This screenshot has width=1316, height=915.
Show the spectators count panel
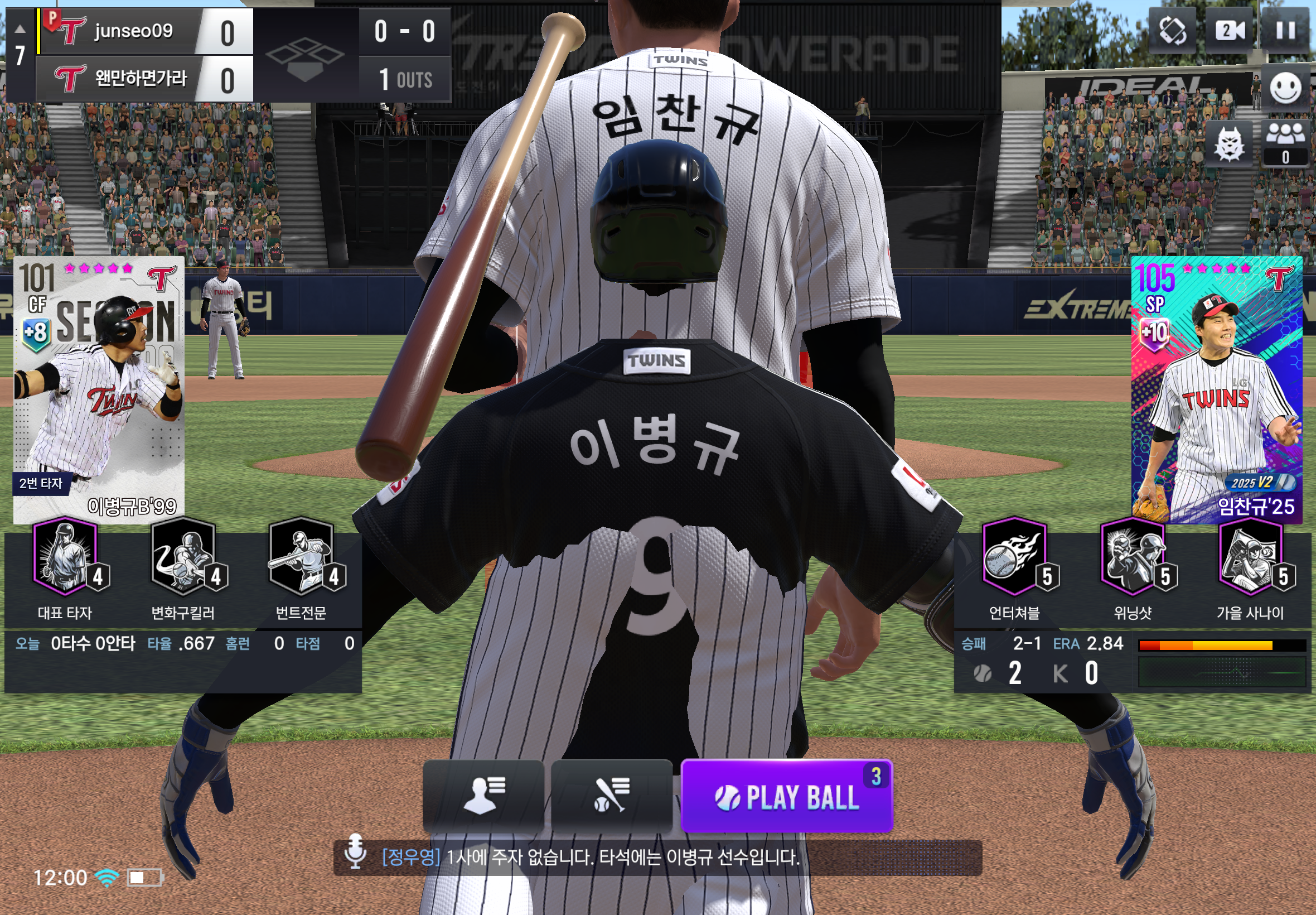[1285, 143]
